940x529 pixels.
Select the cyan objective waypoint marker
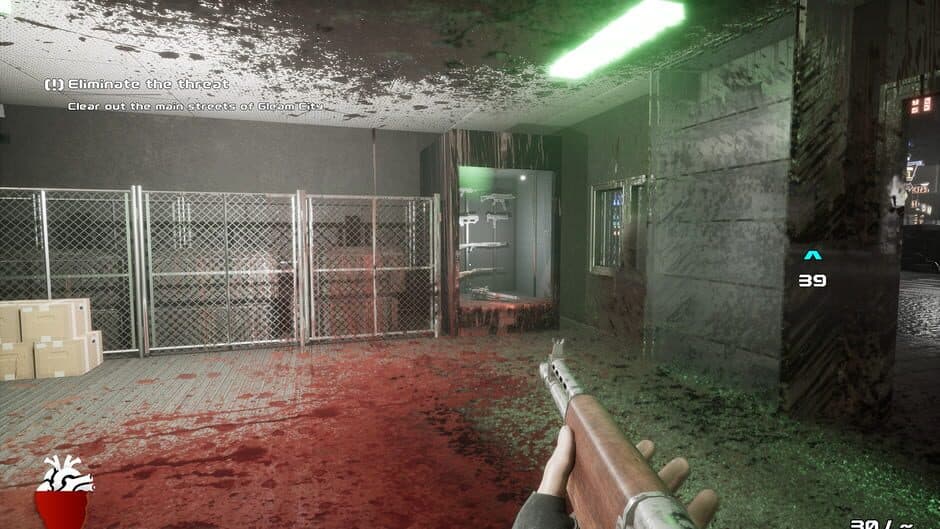(x=812, y=256)
